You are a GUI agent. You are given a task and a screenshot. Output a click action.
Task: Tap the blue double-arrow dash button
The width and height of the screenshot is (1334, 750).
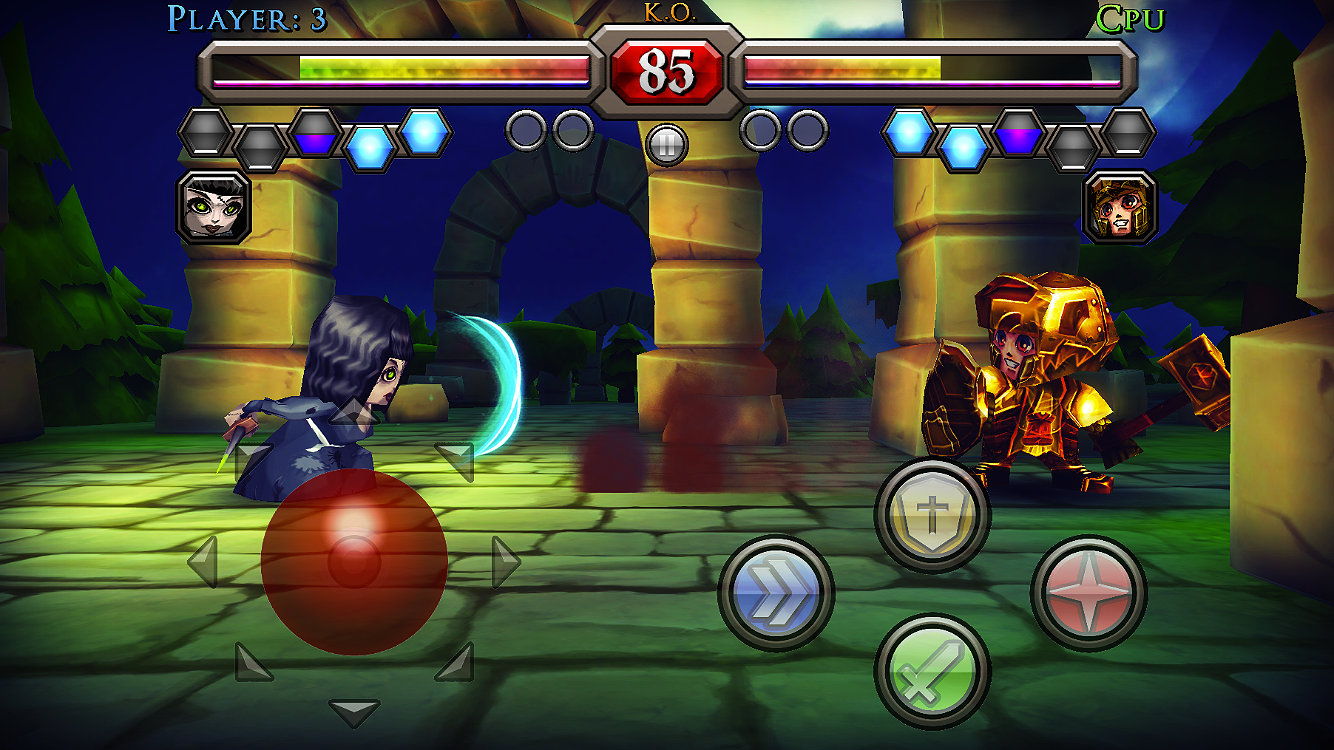click(x=776, y=593)
